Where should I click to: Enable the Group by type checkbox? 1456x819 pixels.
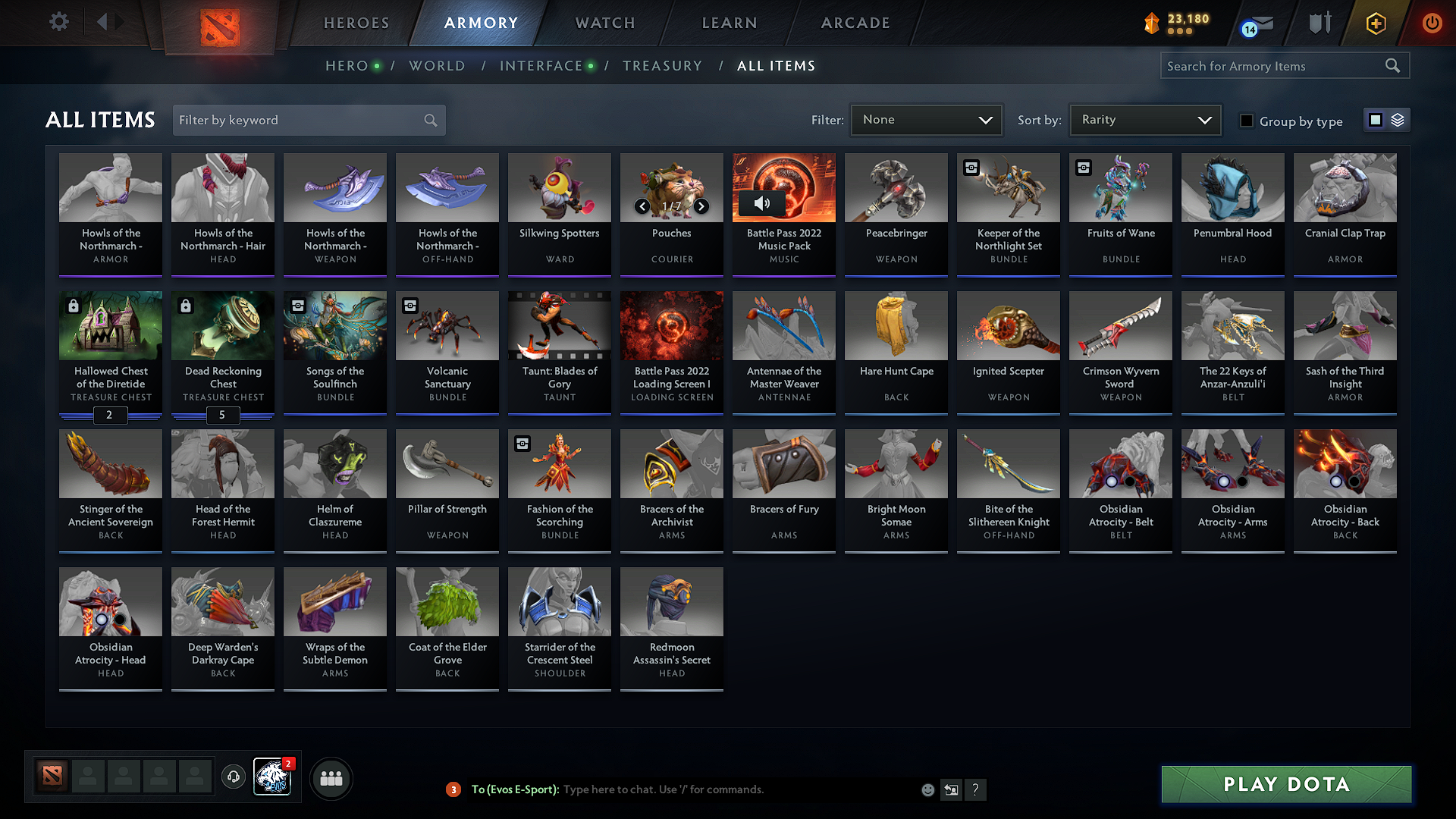pos(1247,120)
